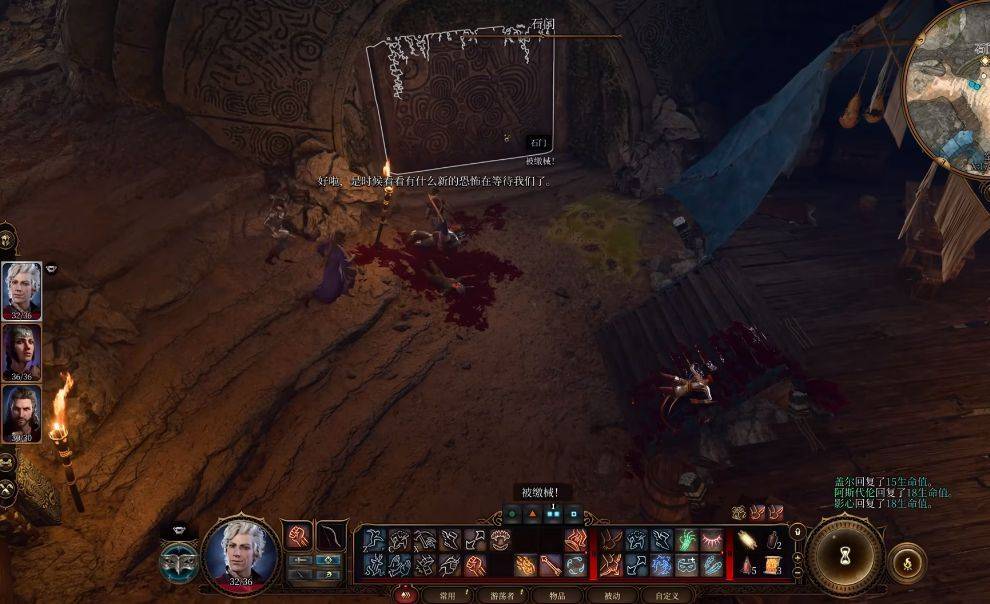Click the large character portrait by the hotbar
Viewport: 990px width, 604px height.
(x=240, y=555)
